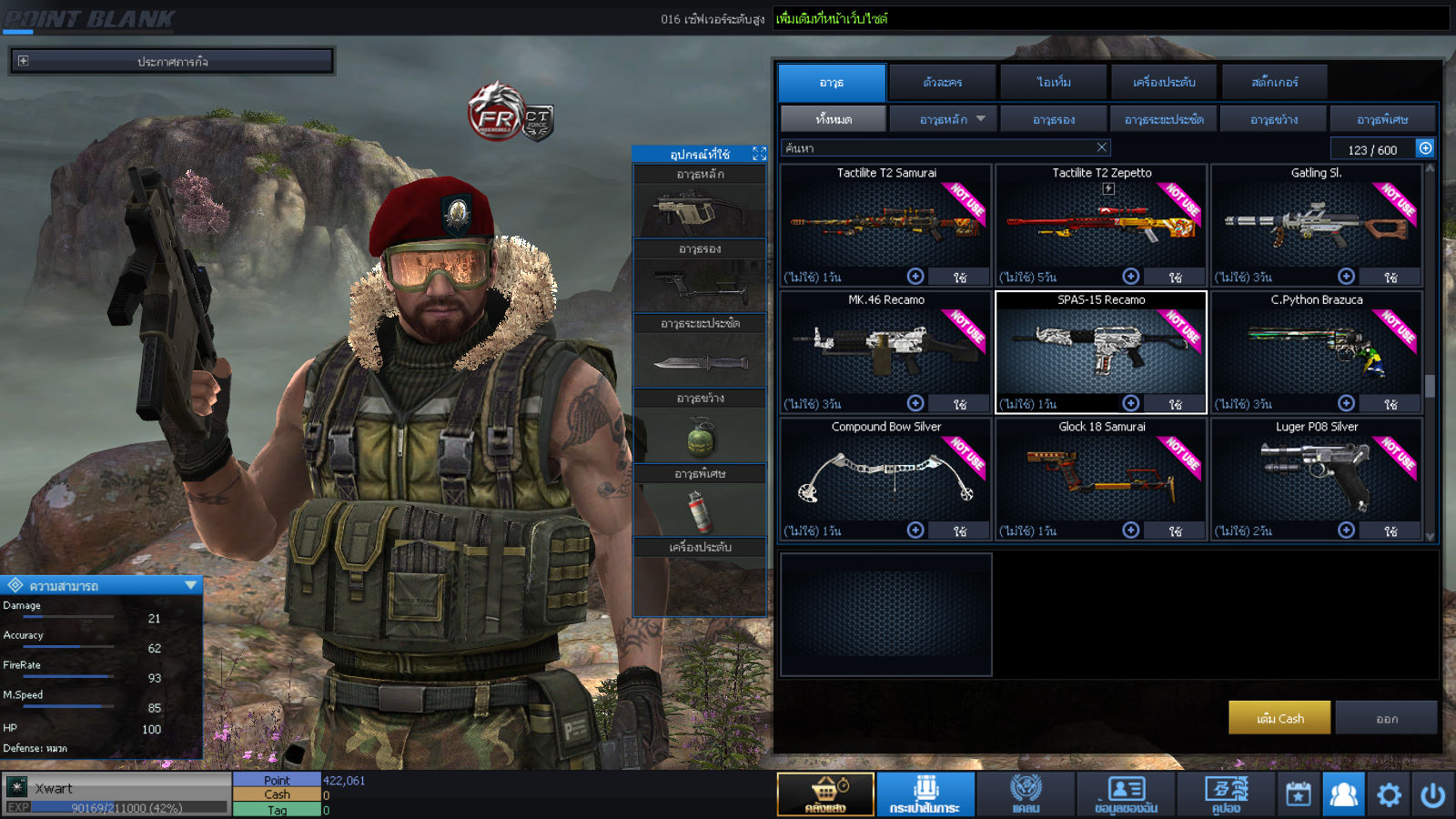1456x819 pixels.
Task: Exit inventory with the ออก button
Action: [x=1386, y=718]
